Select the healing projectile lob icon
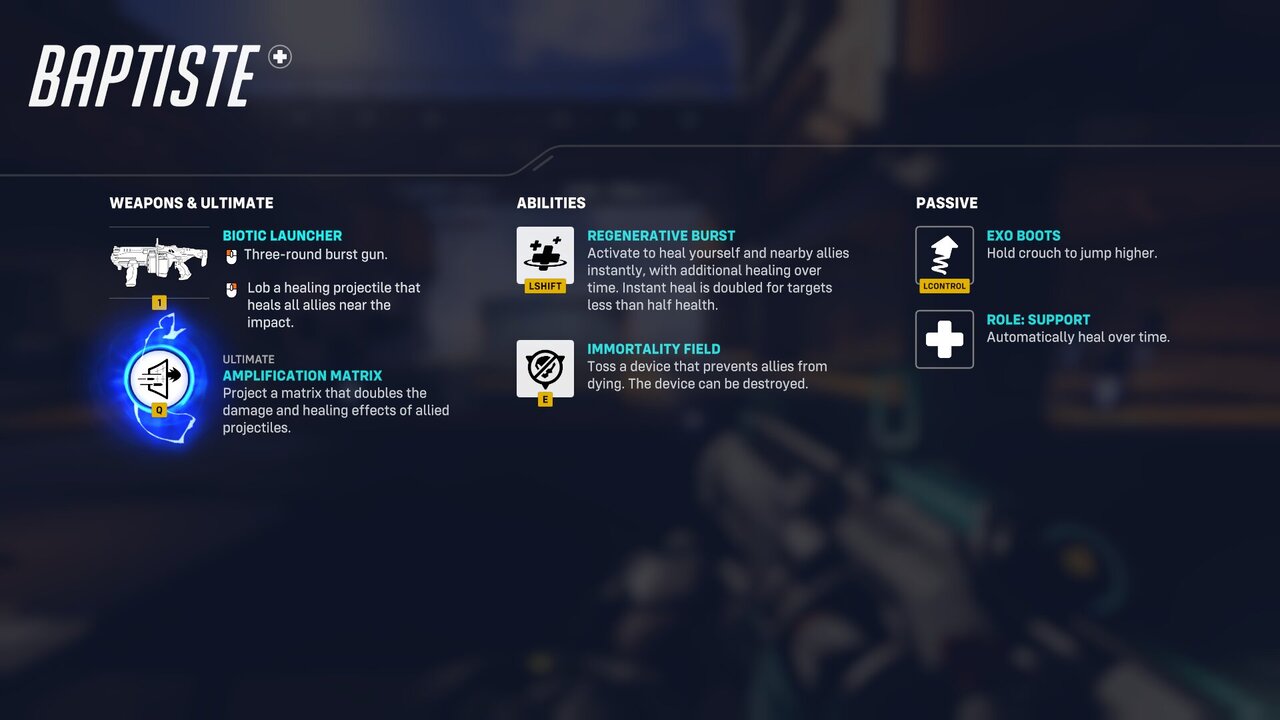This screenshot has height=720, width=1280. [232, 288]
